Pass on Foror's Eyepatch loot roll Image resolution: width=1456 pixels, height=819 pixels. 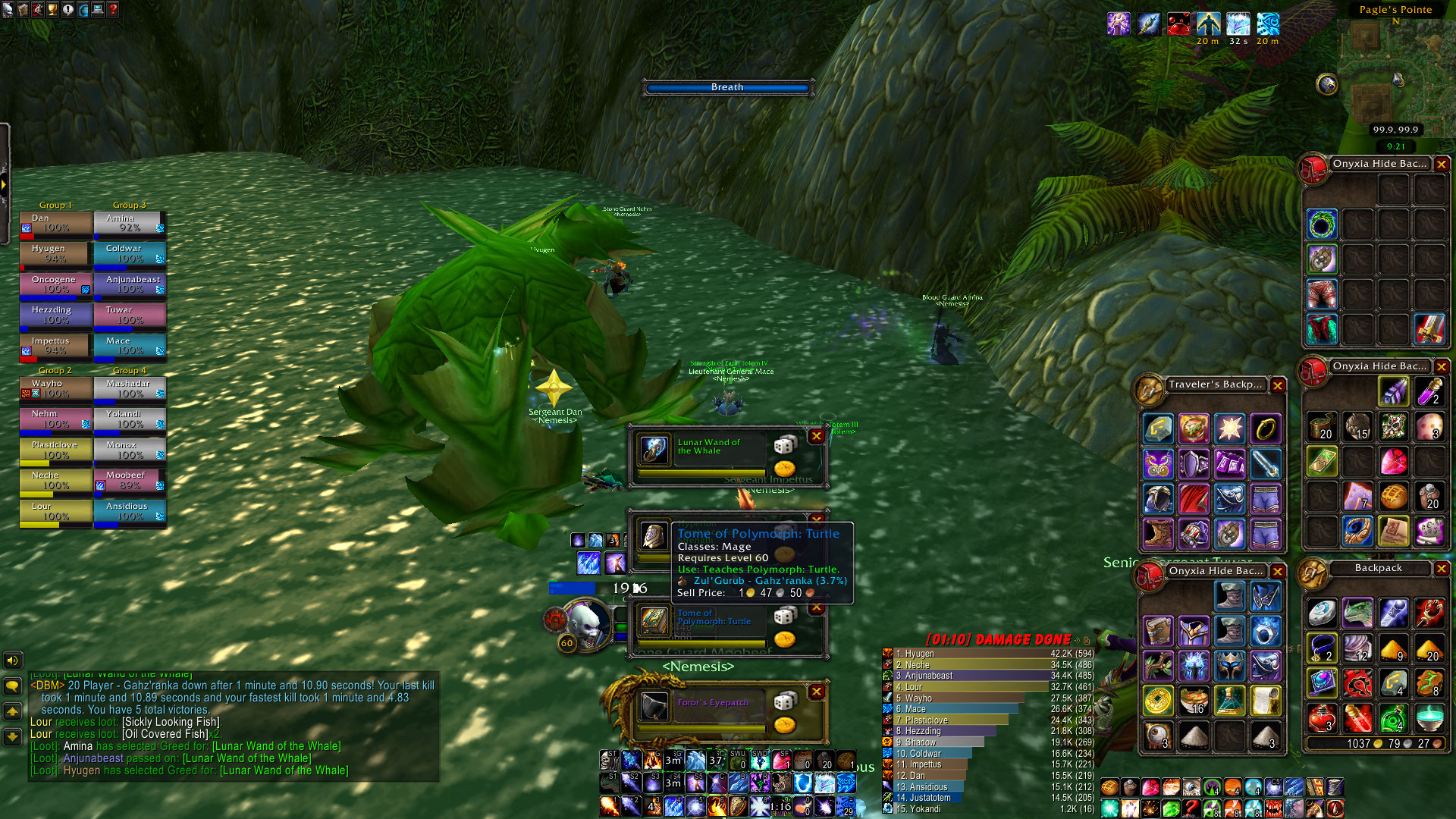coord(817,692)
